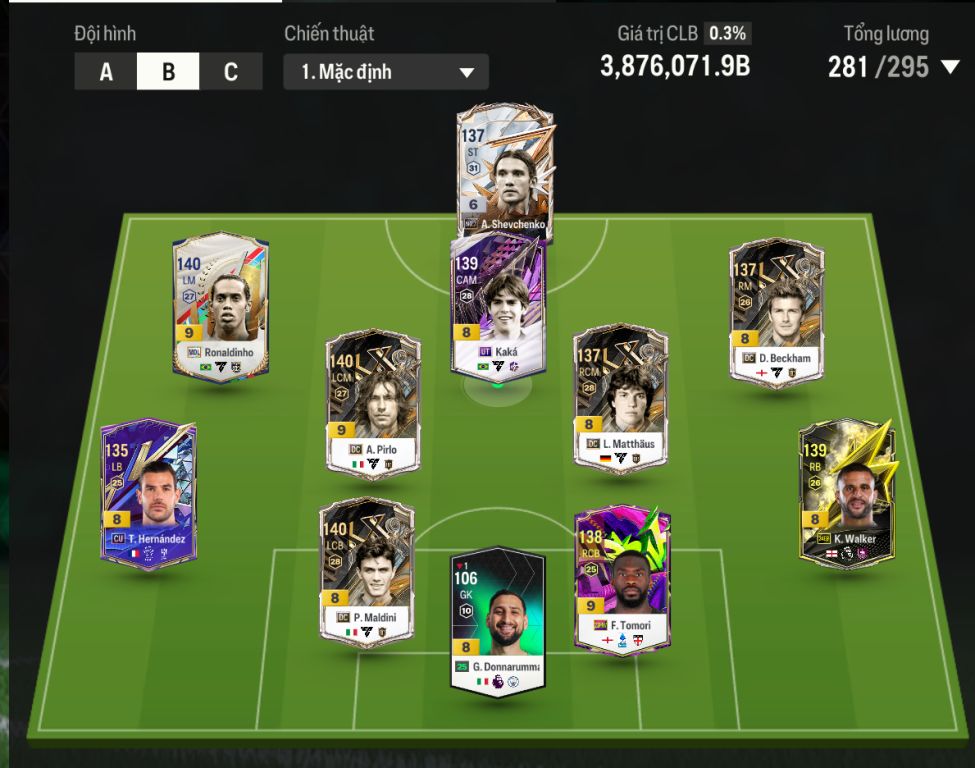
Task: Switch to squad tab C
Action: click(x=231, y=72)
